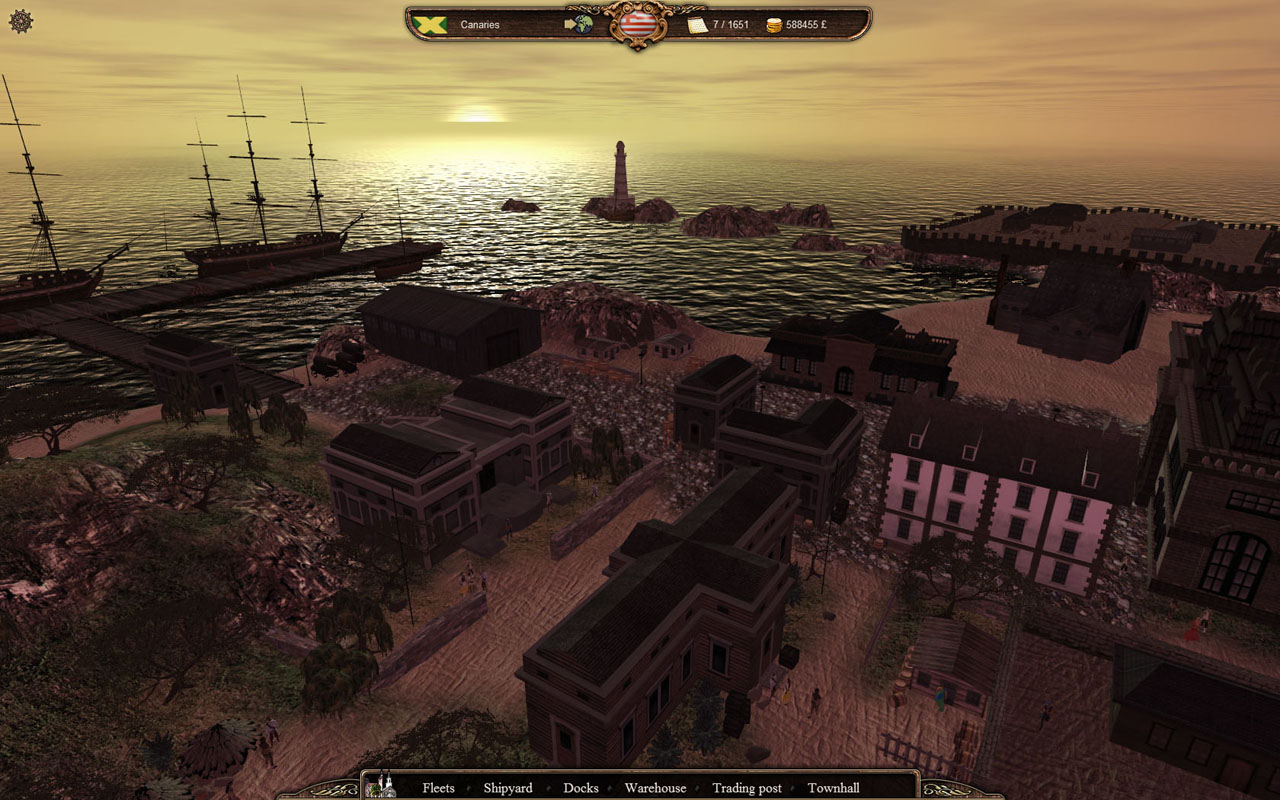Screen dimensions: 1280x800
Task: Click the ship's wheel menu icon
Action: [x=21, y=21]
